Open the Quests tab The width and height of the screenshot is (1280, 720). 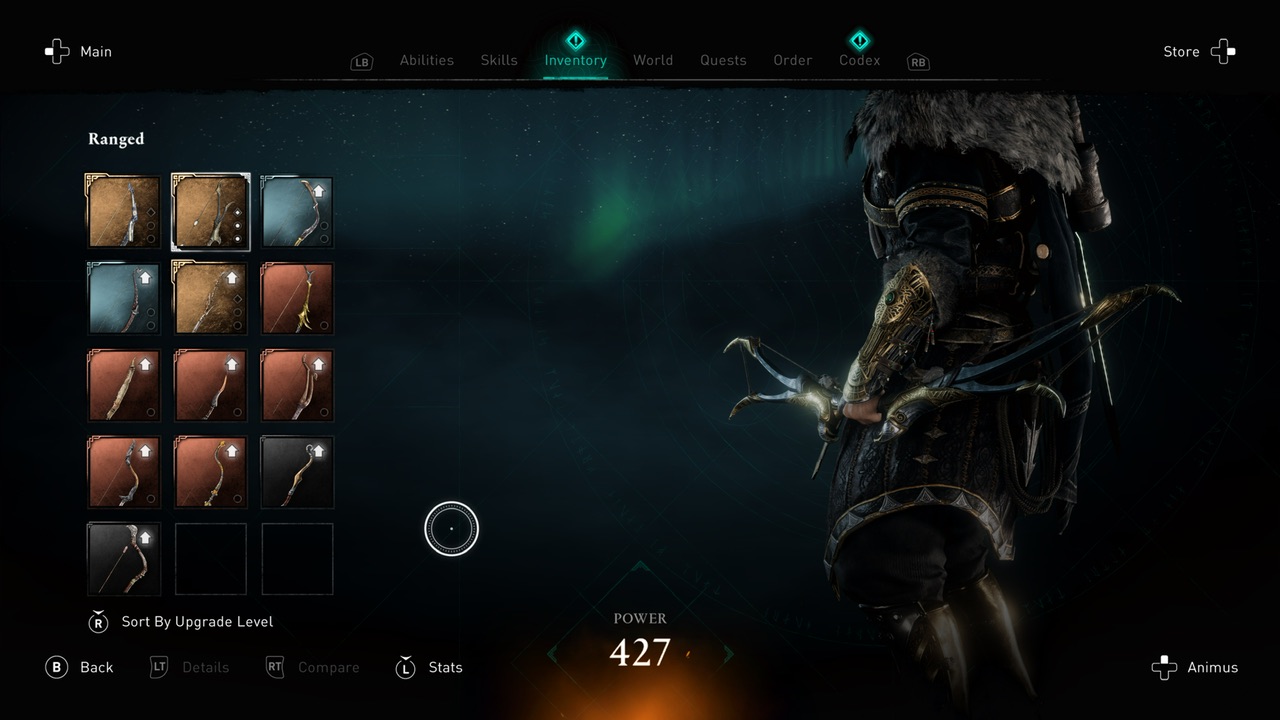(x=723, y=60)
